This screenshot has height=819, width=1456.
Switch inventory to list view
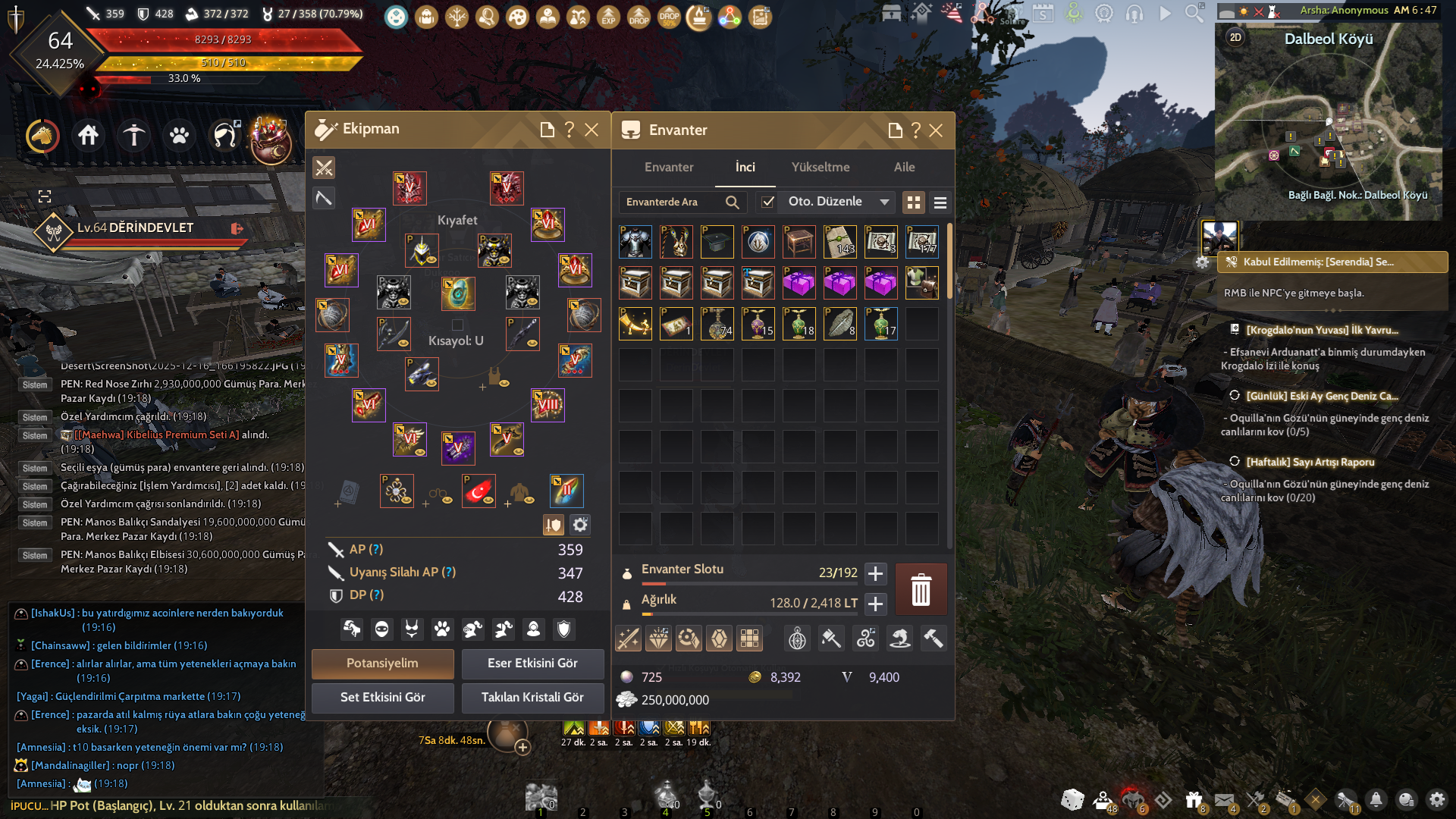tap(940, 202)
